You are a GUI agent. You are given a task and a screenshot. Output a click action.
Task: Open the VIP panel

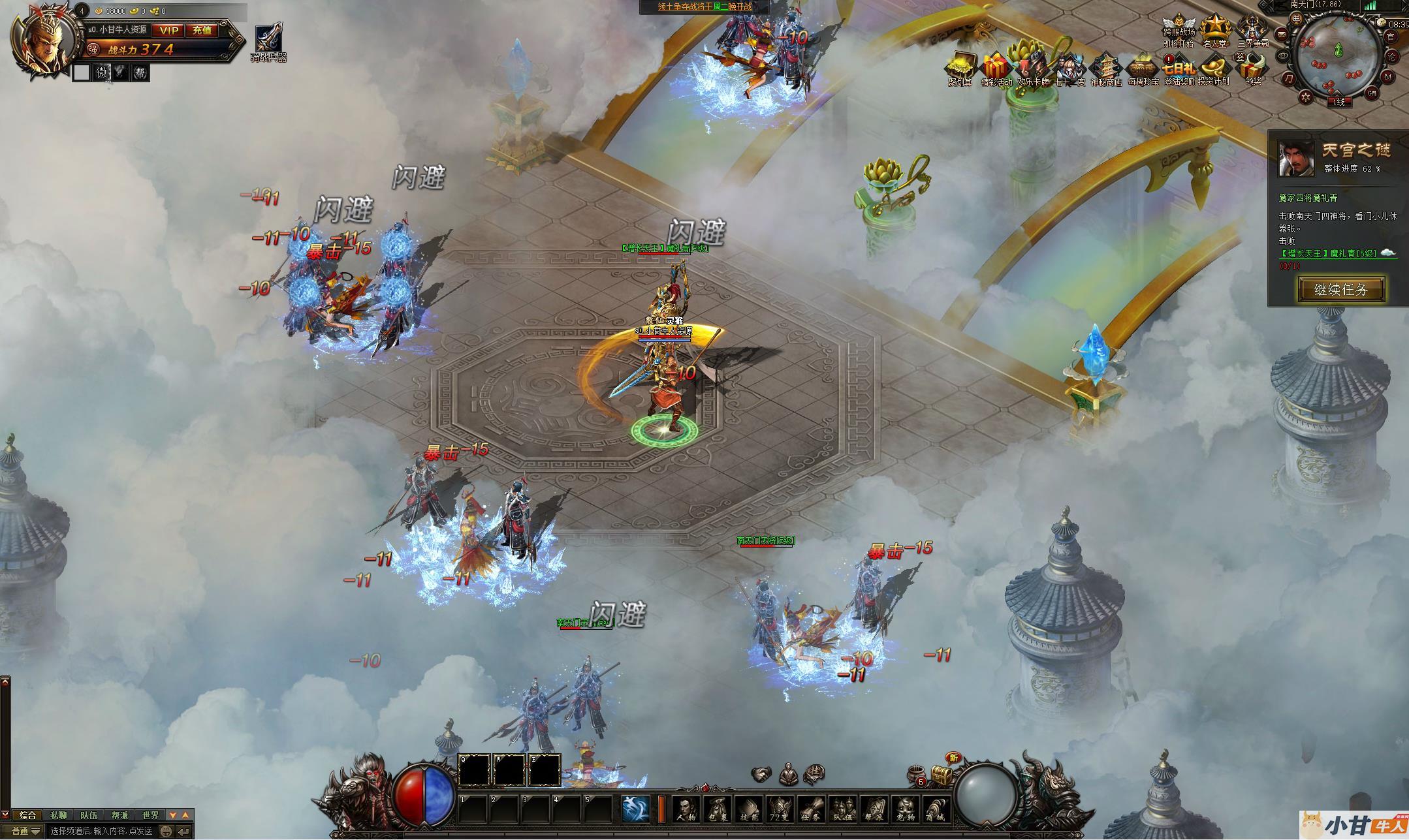169,30
